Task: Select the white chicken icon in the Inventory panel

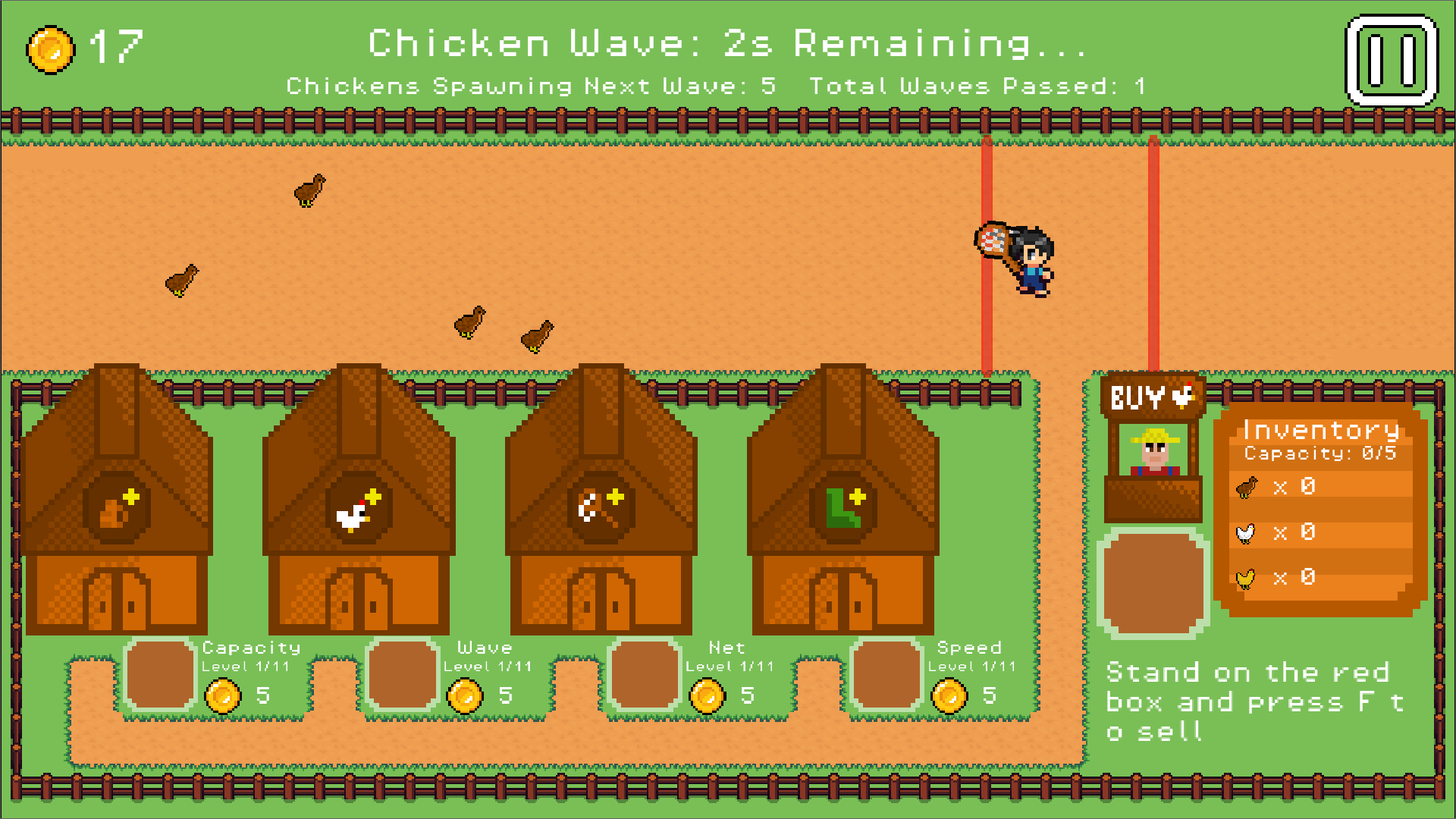Action: pyautogui.click(x=1244, y=532)
